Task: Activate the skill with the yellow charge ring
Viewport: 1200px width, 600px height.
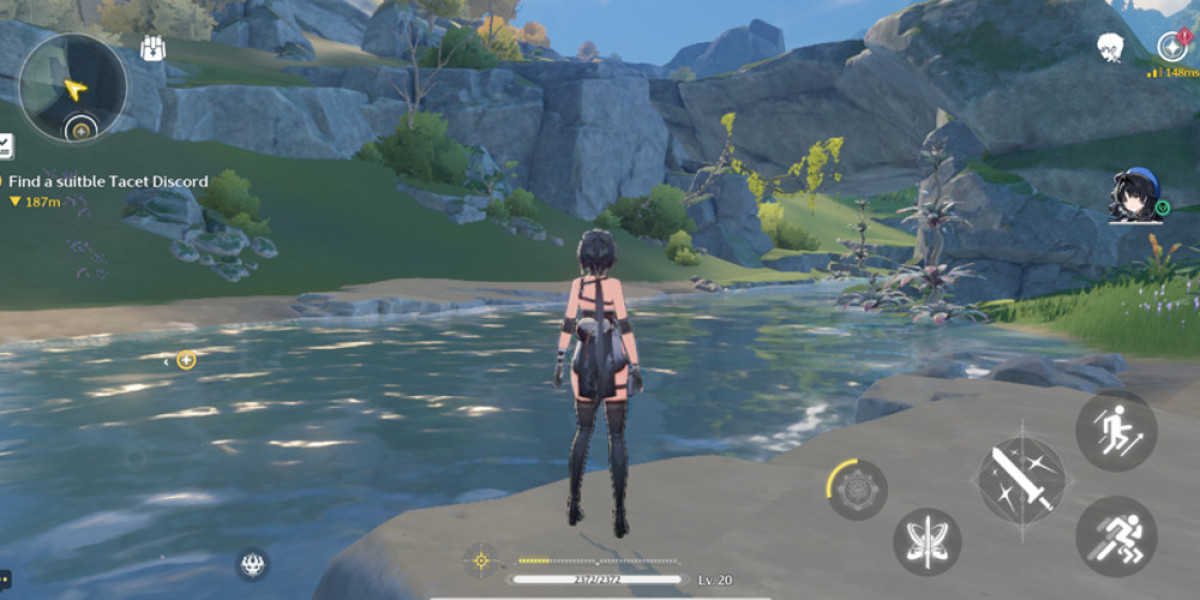Action: coord(857,490)
